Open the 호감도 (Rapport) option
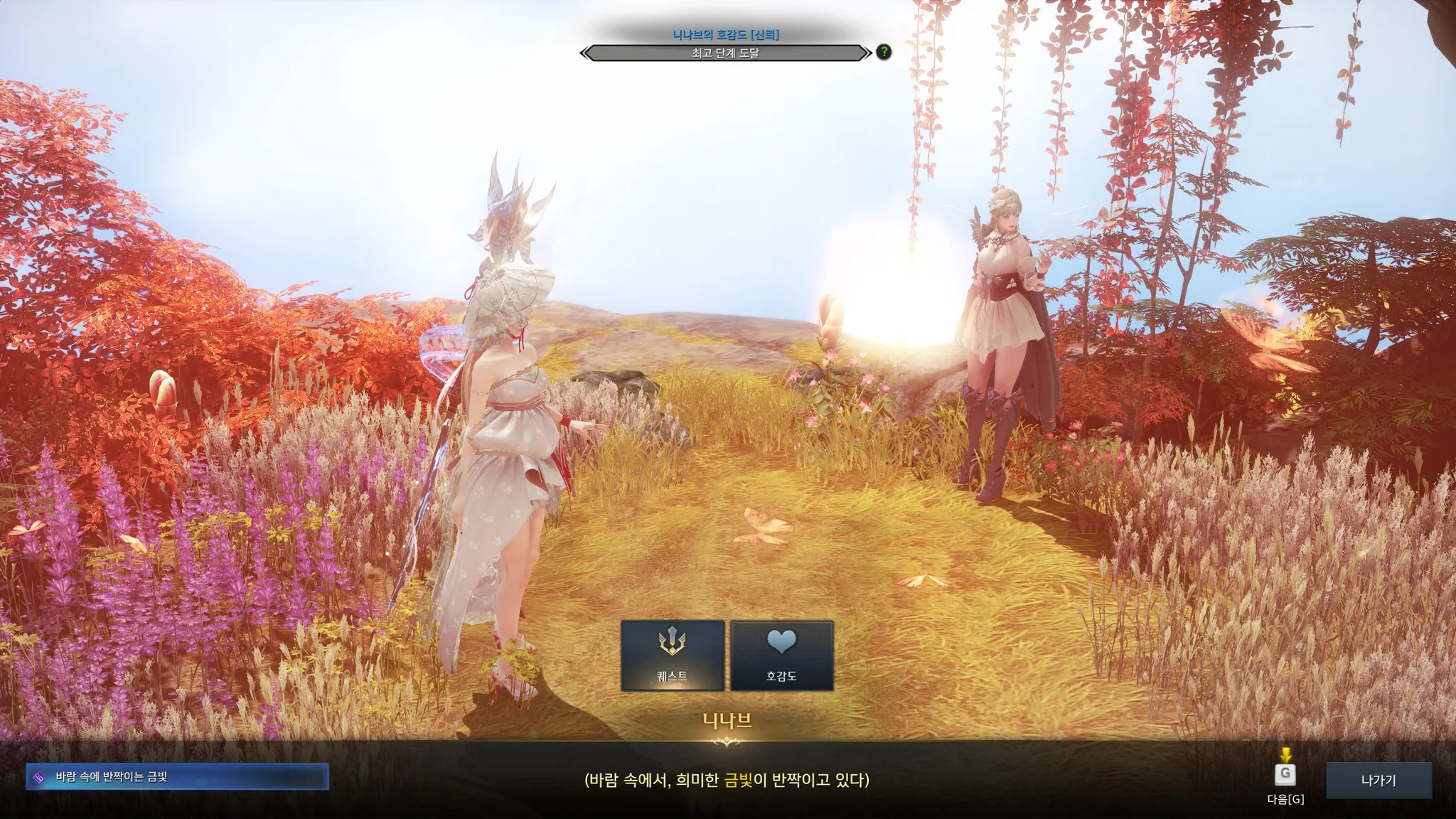Image resolution: width=1456 pixels, height=819 pixels. coord(781,655)
